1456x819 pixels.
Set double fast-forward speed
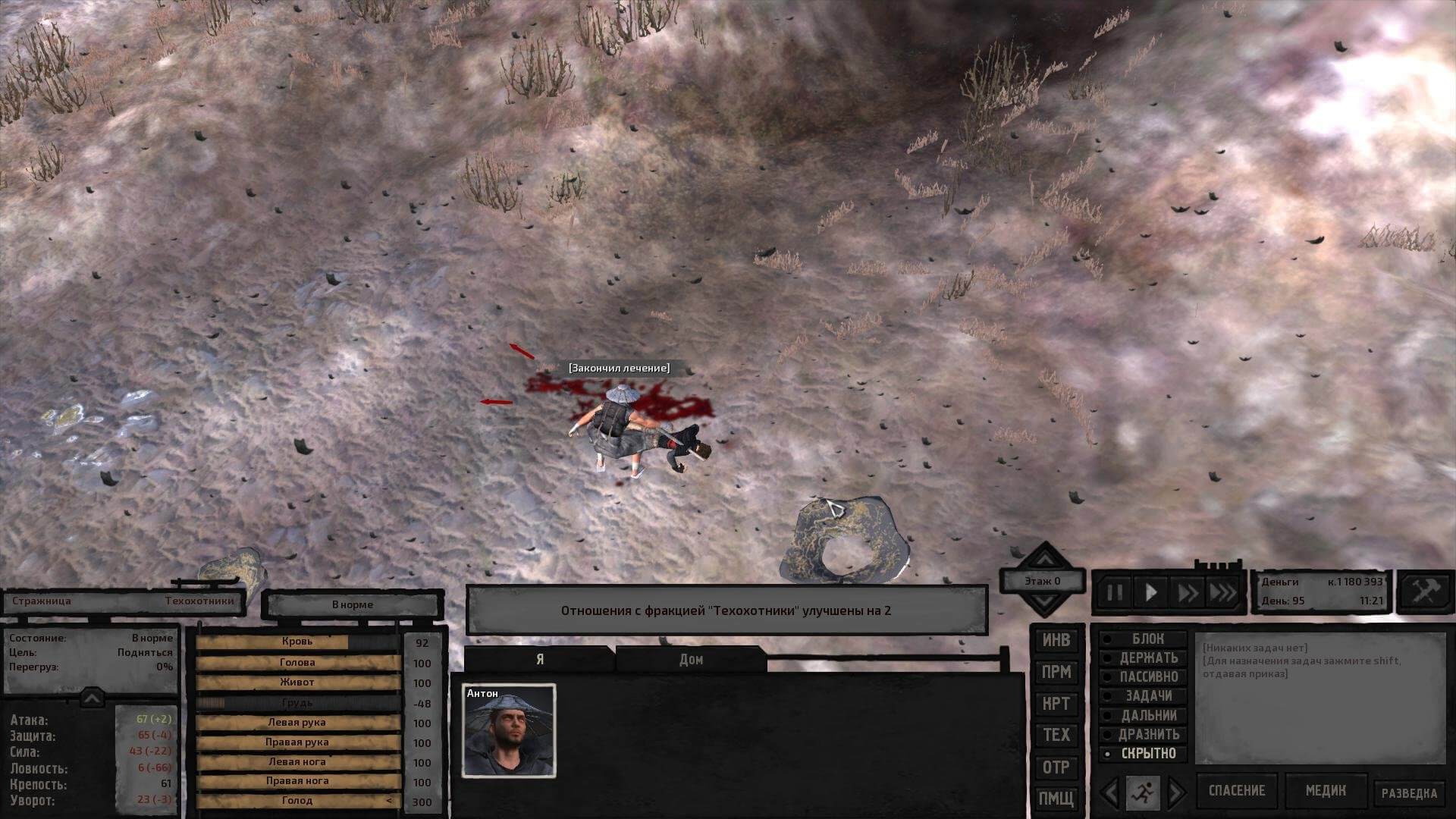(1187, 592)
